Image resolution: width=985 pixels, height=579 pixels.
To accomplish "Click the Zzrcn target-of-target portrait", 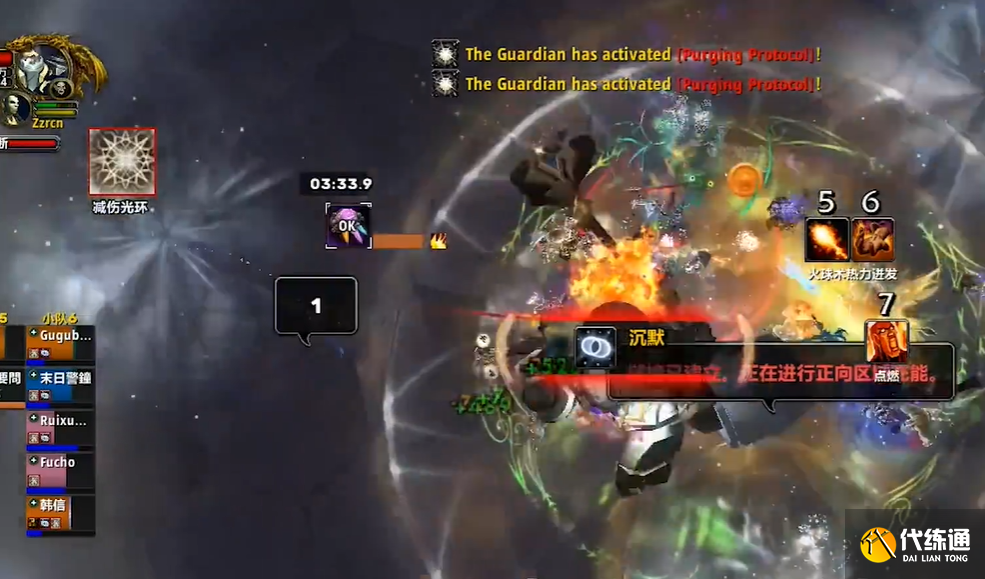I will 16,107.
